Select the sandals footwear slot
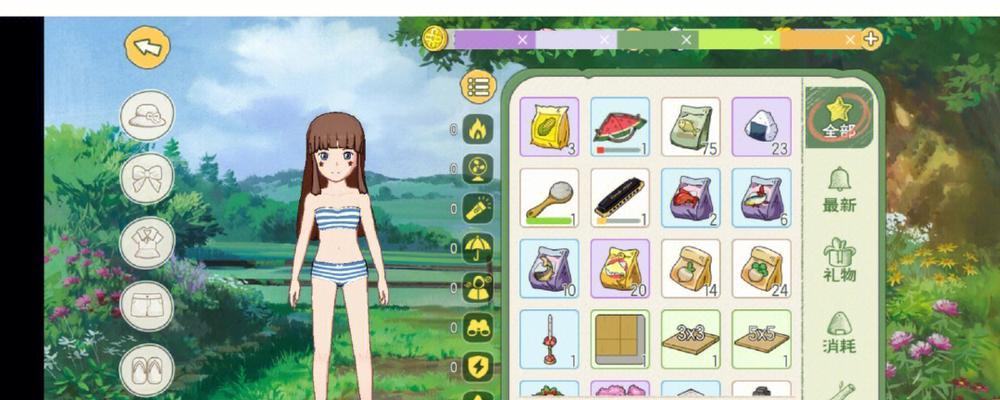1000x400 pixels. coord(147,370)
